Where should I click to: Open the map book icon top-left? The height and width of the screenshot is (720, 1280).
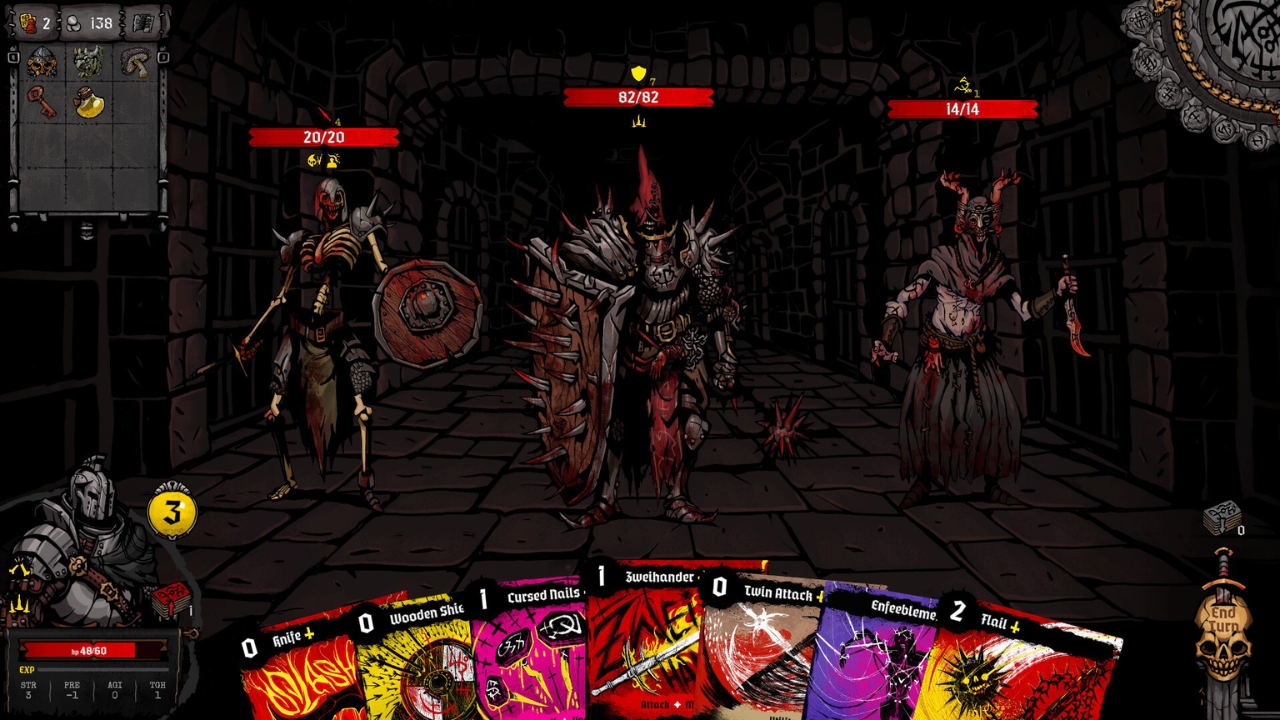click(x=143, y=22)
